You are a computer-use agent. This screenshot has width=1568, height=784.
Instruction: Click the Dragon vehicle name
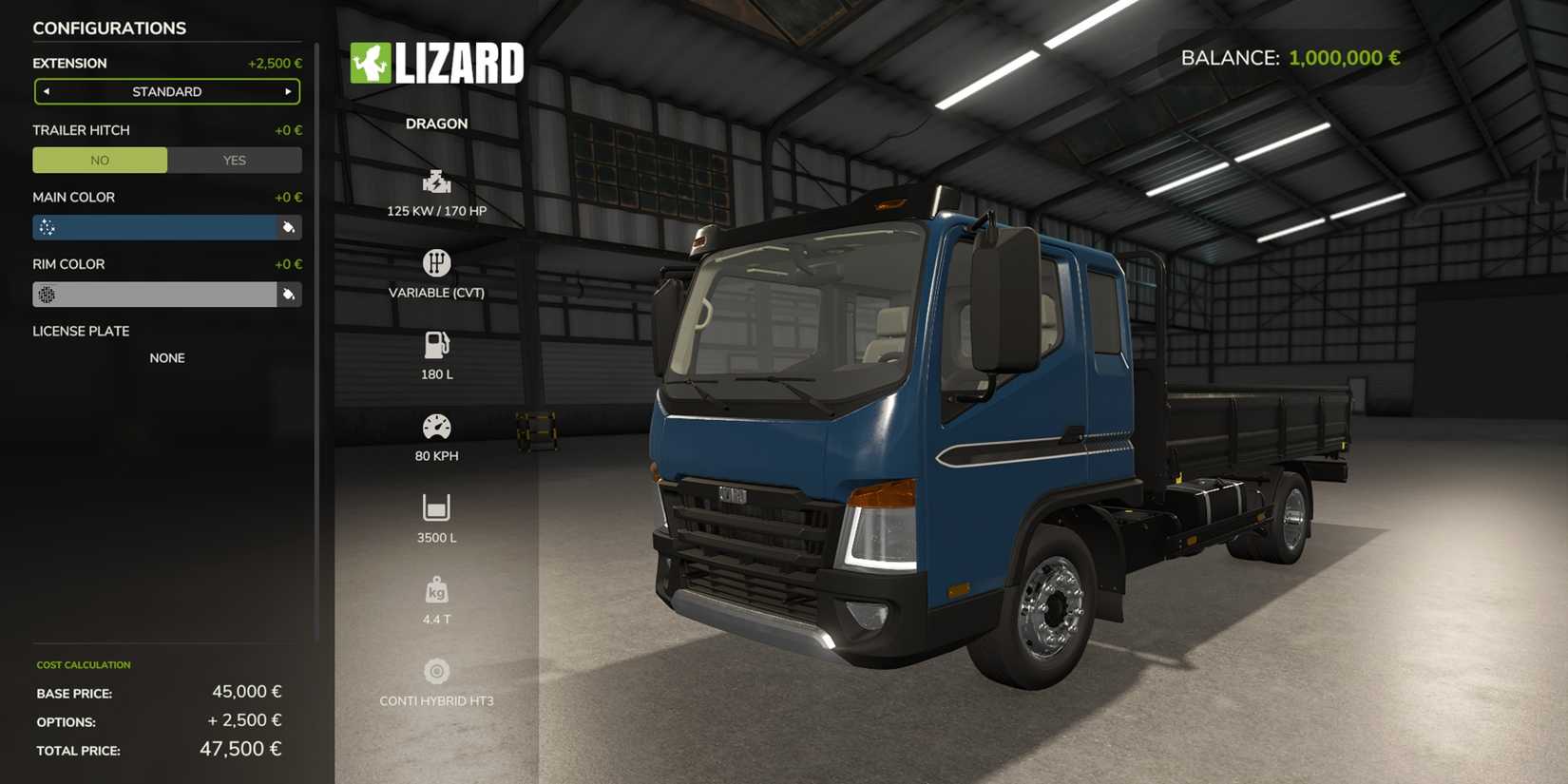coord(436,123)
